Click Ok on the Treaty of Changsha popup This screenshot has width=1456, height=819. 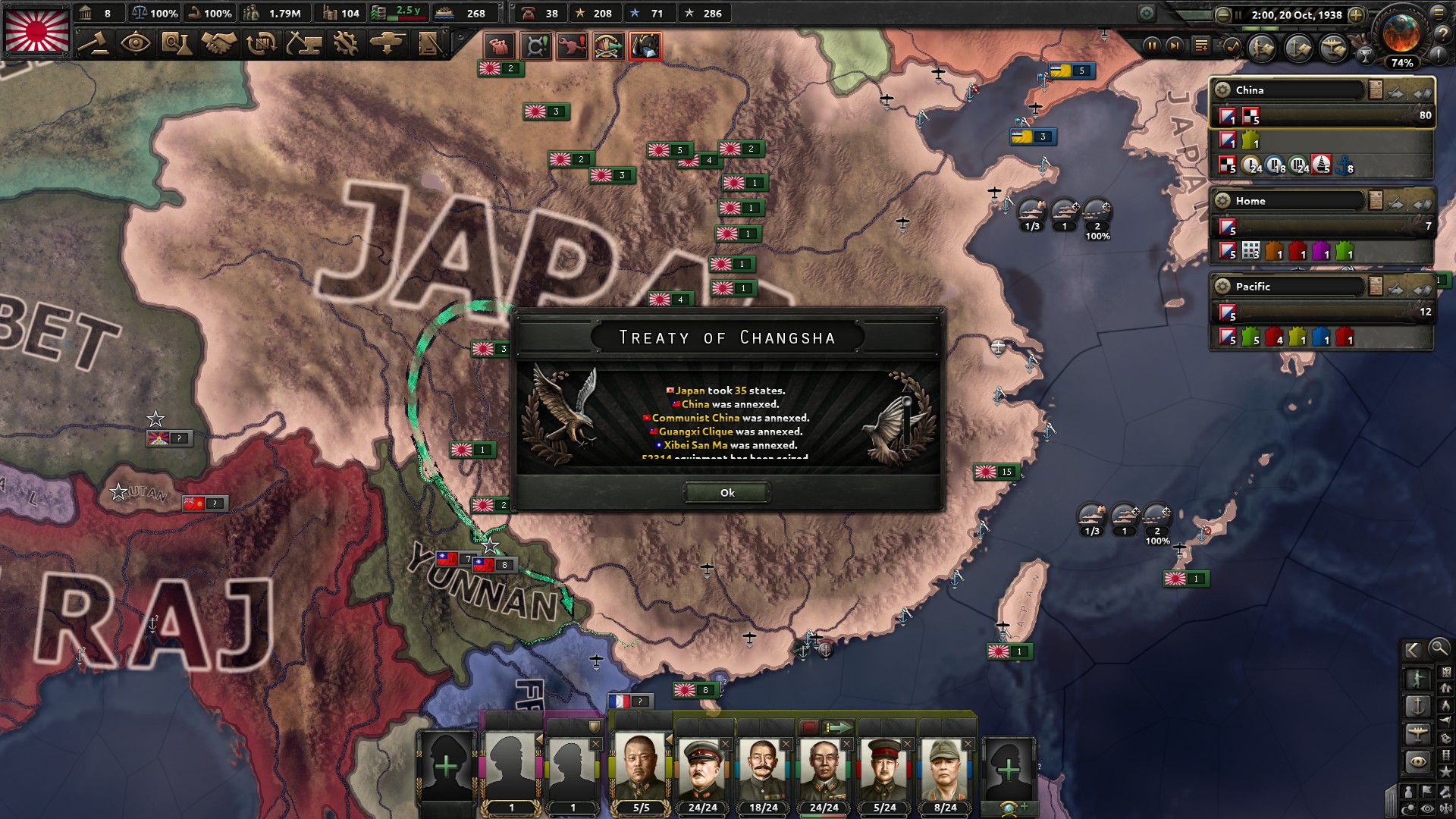pyautogui.click(x=727, y=493)
